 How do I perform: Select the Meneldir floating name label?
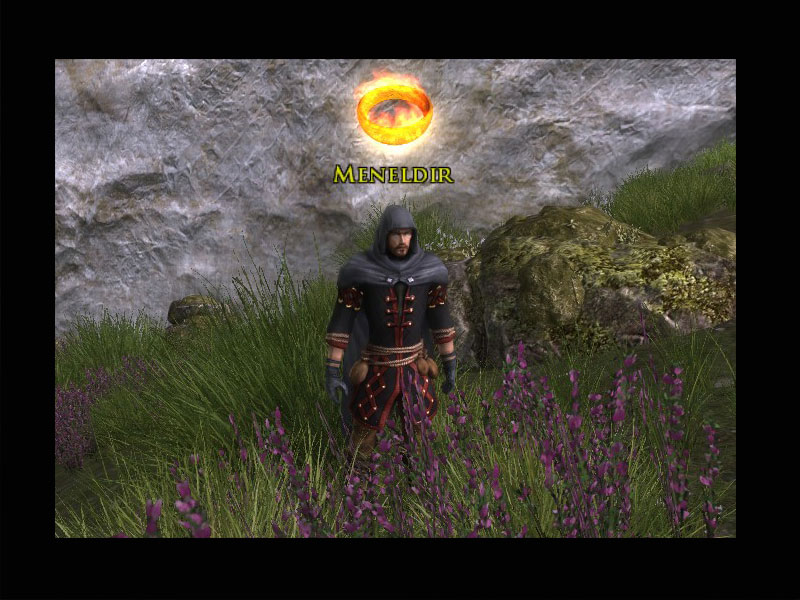pos(393,175)
